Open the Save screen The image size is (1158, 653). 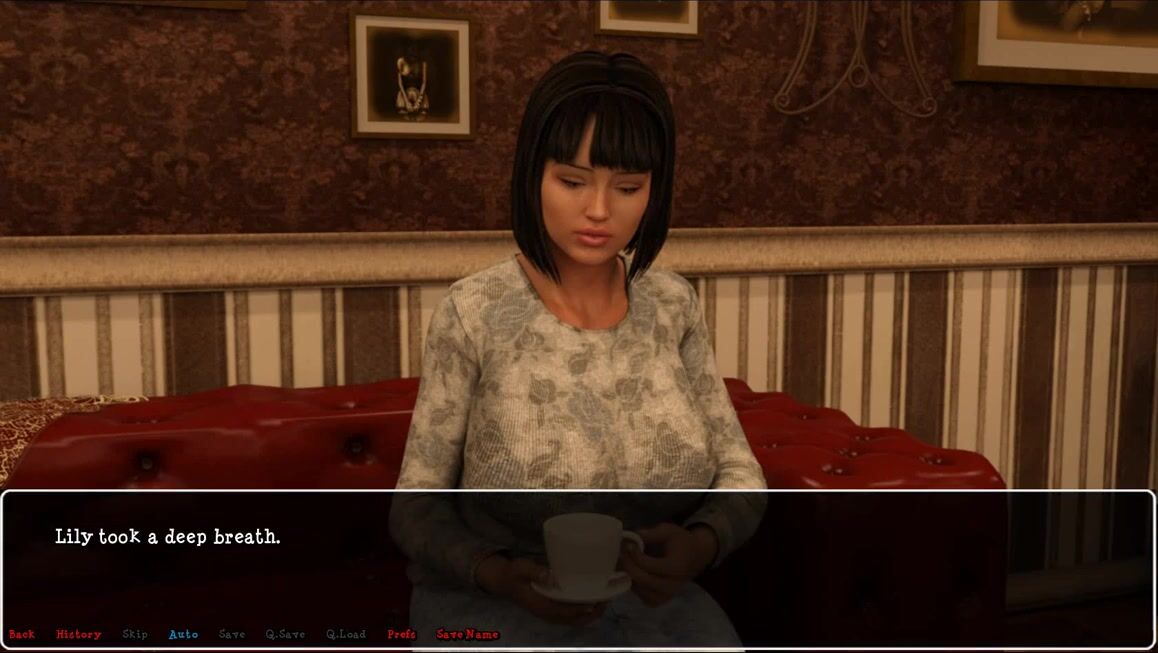[232, 634]
